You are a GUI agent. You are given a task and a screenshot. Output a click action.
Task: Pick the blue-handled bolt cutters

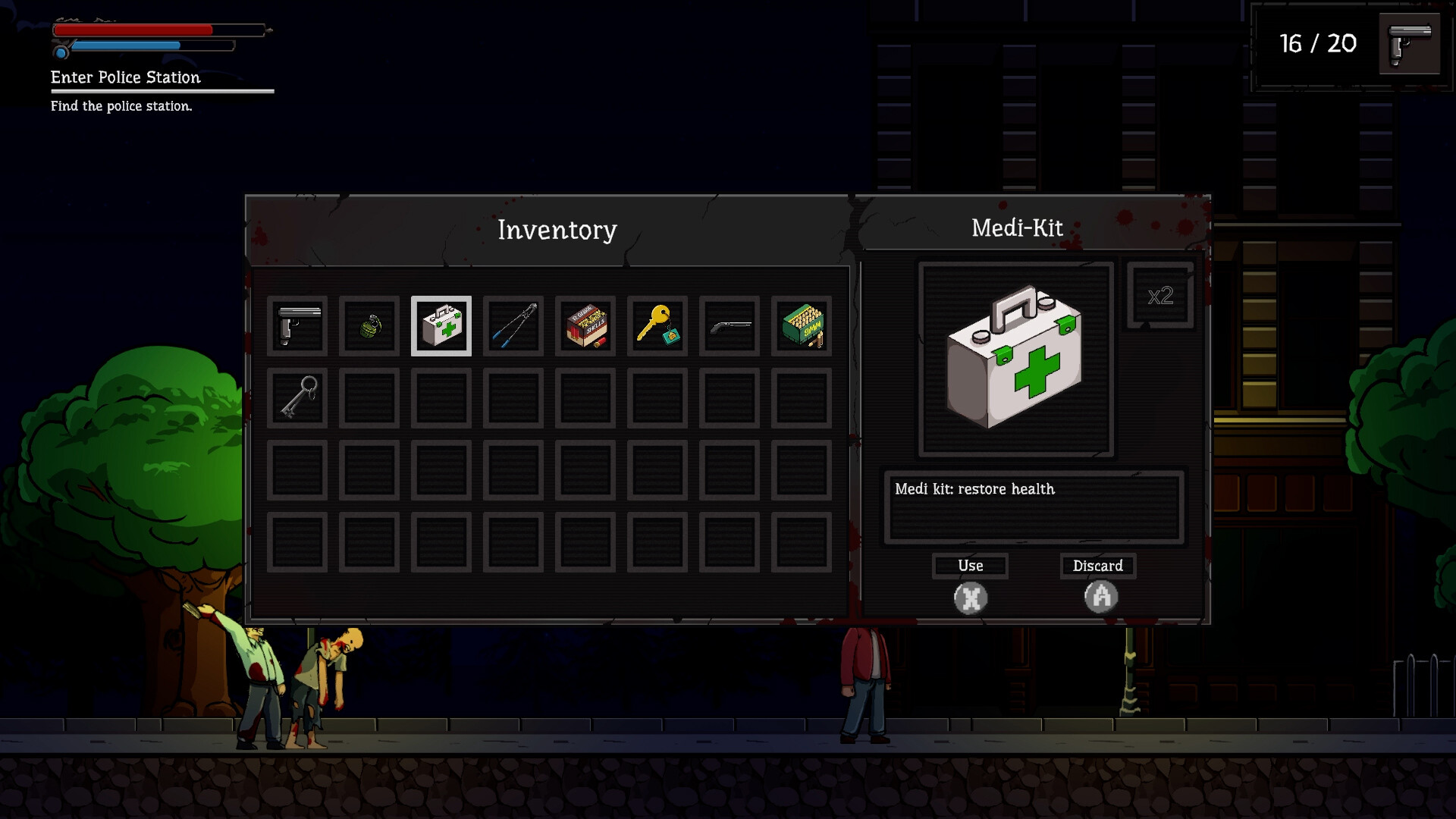tap(513, 326)
